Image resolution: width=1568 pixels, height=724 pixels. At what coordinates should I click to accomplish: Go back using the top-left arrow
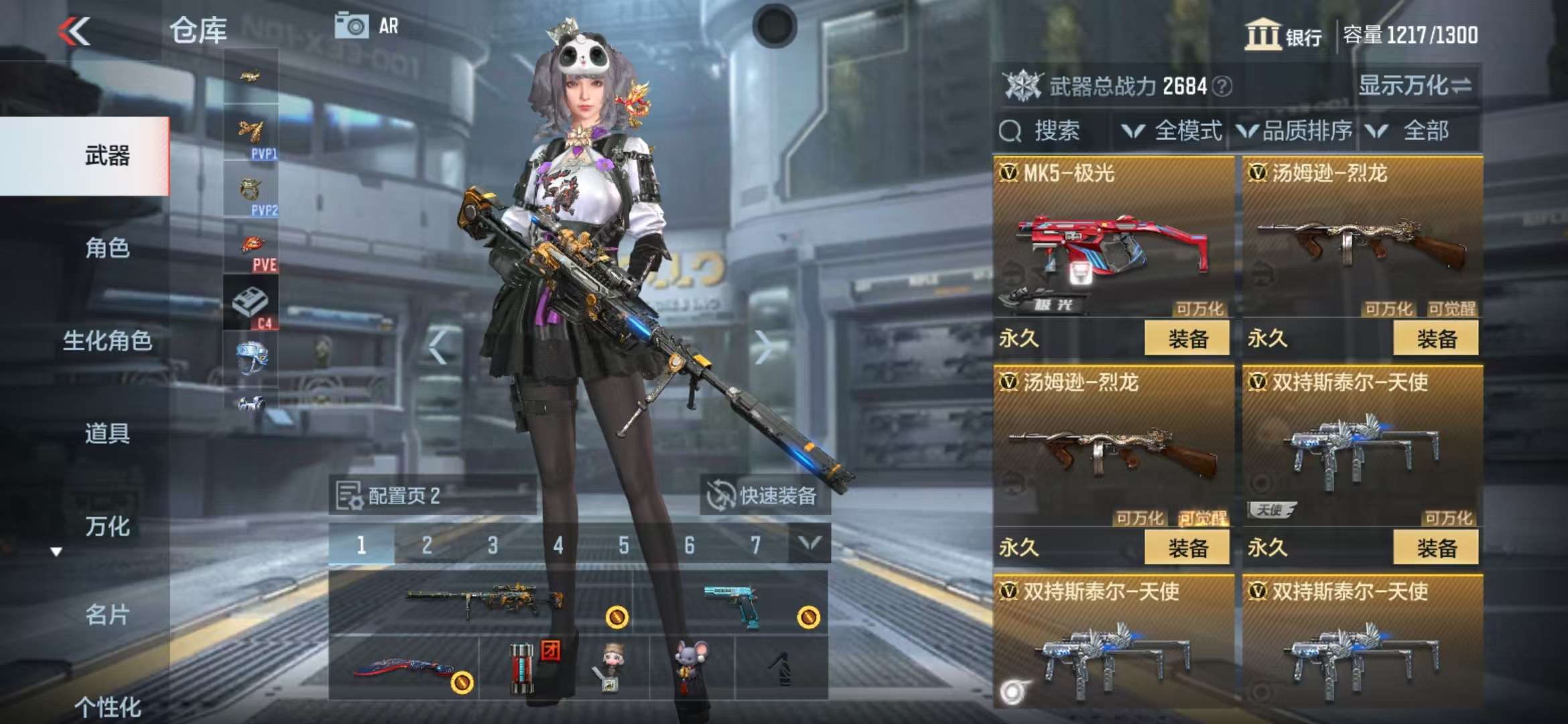(74, 31)
